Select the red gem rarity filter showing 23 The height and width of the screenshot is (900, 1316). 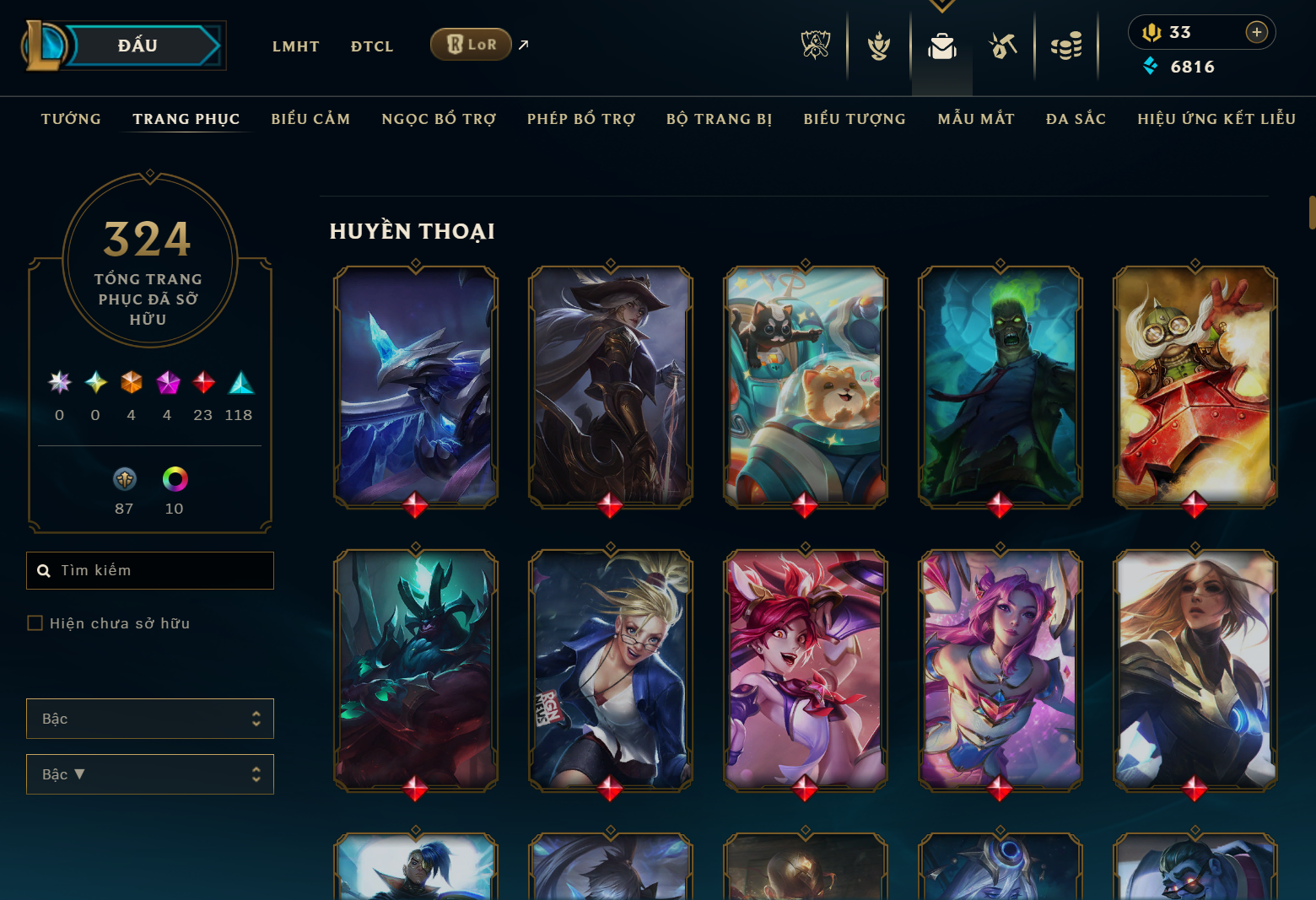202,384
